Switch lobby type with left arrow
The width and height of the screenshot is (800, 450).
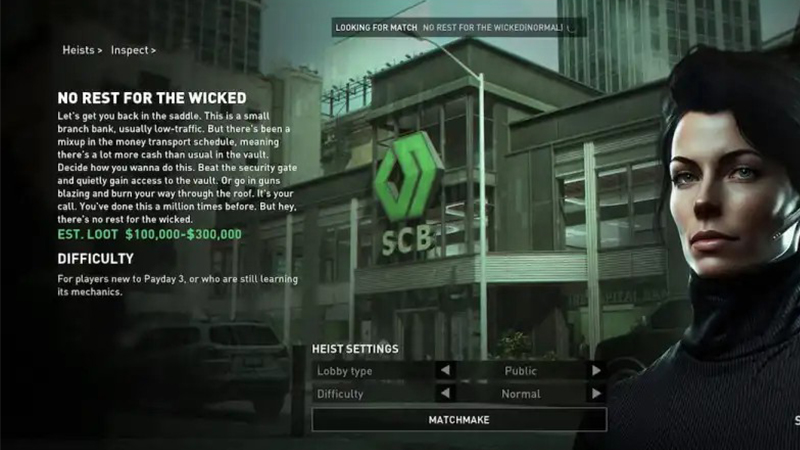click(445, 370)
